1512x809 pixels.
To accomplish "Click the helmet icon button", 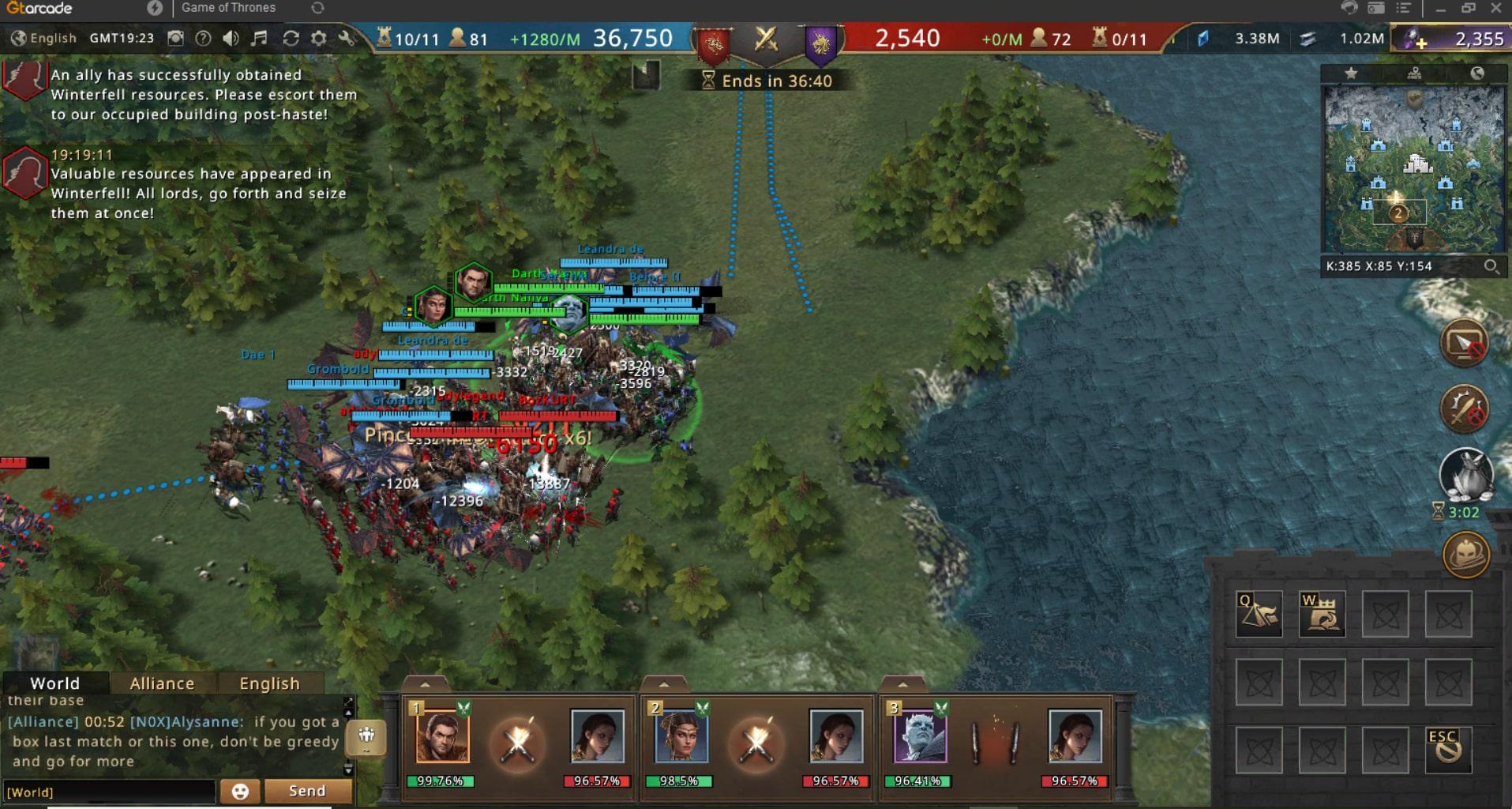I will point(1465,554).
